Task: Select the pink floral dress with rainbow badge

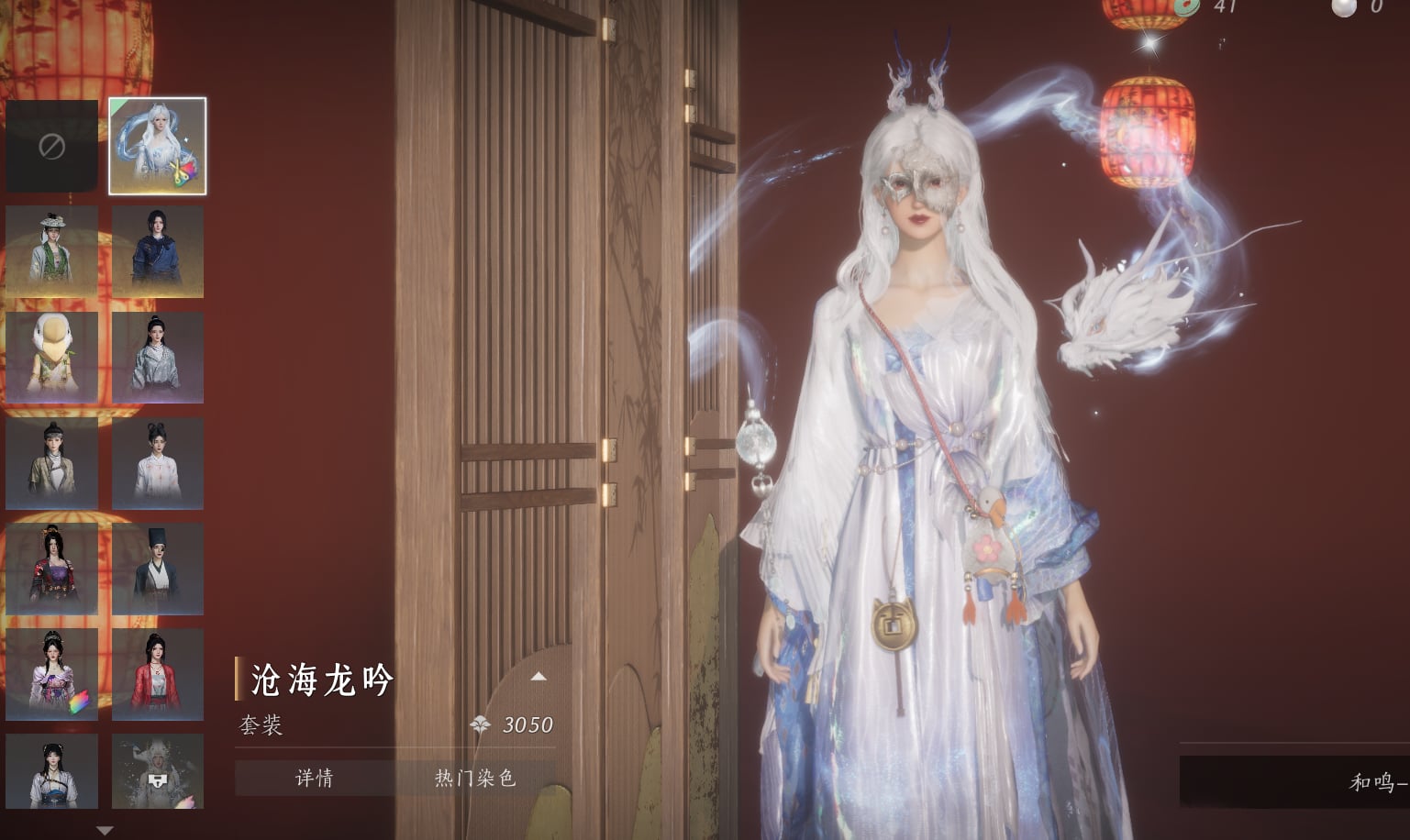Action: [x=52, y=675]
